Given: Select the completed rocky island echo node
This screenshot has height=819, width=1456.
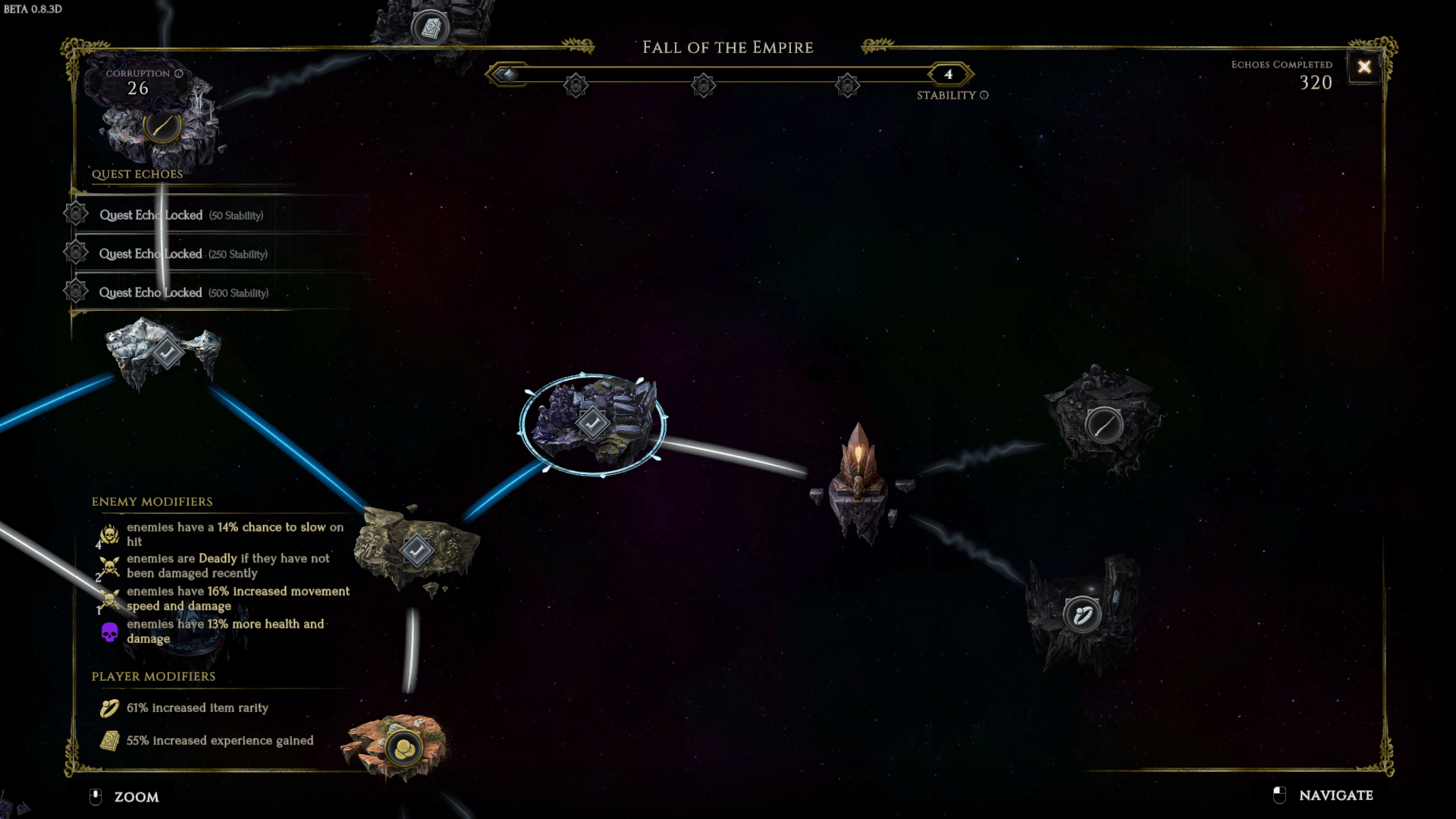Looking at the screenshot, I should coord(416,551).
